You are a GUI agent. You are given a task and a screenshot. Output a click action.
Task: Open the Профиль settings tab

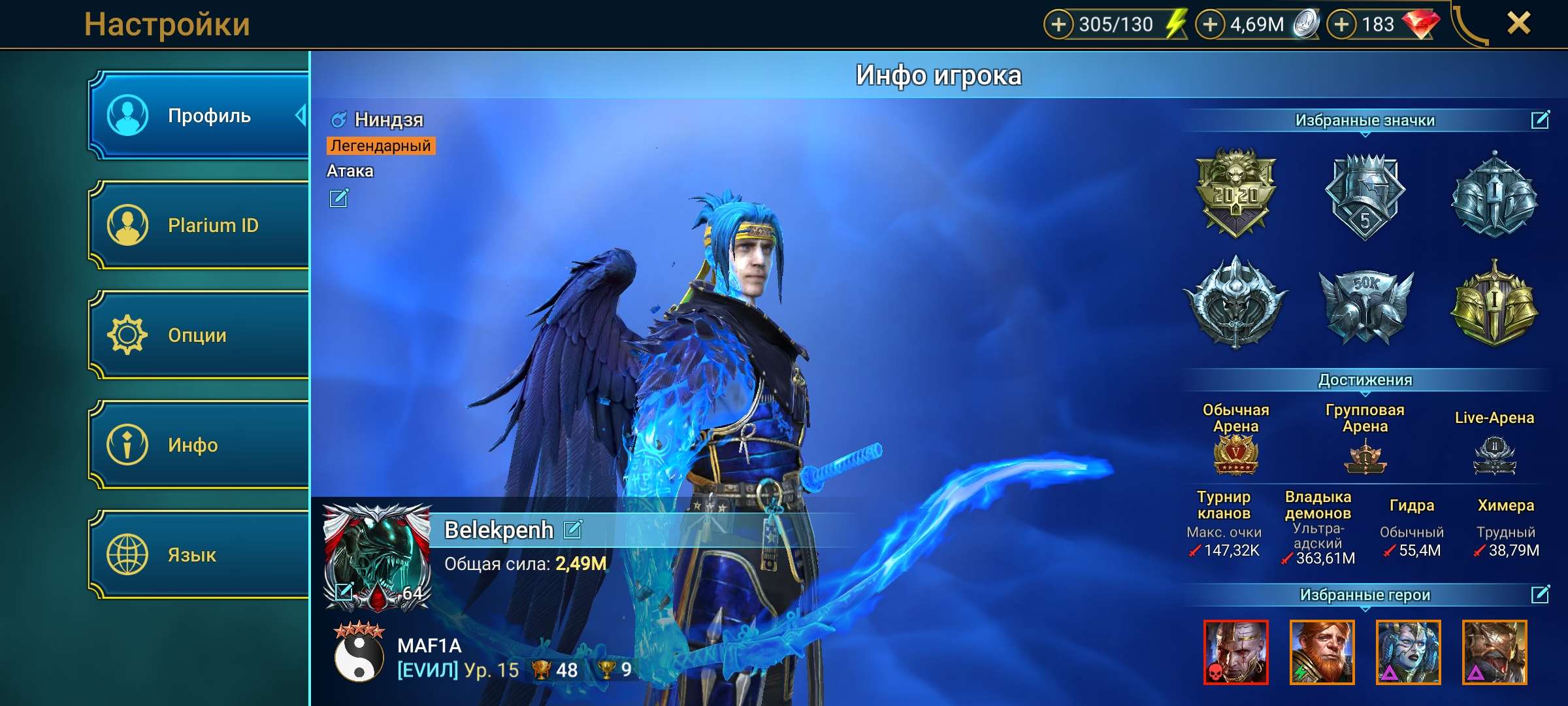(199, 116)
